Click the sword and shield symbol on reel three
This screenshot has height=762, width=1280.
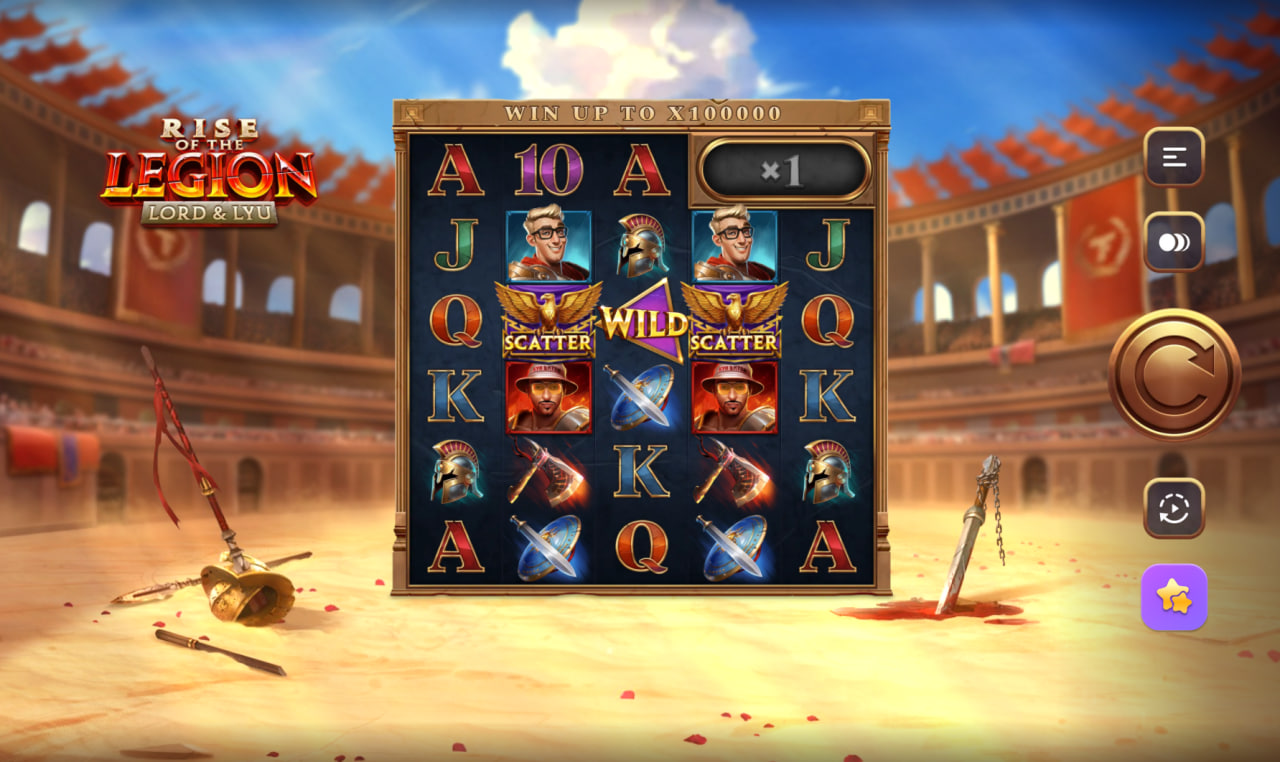coord(640,399)
